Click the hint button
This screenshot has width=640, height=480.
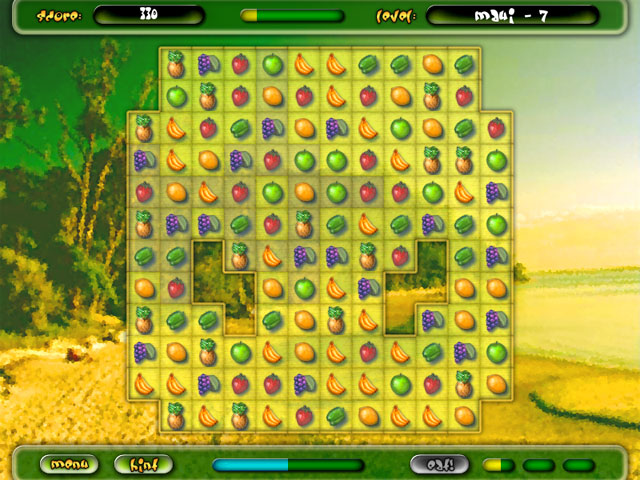click(143, 464)
